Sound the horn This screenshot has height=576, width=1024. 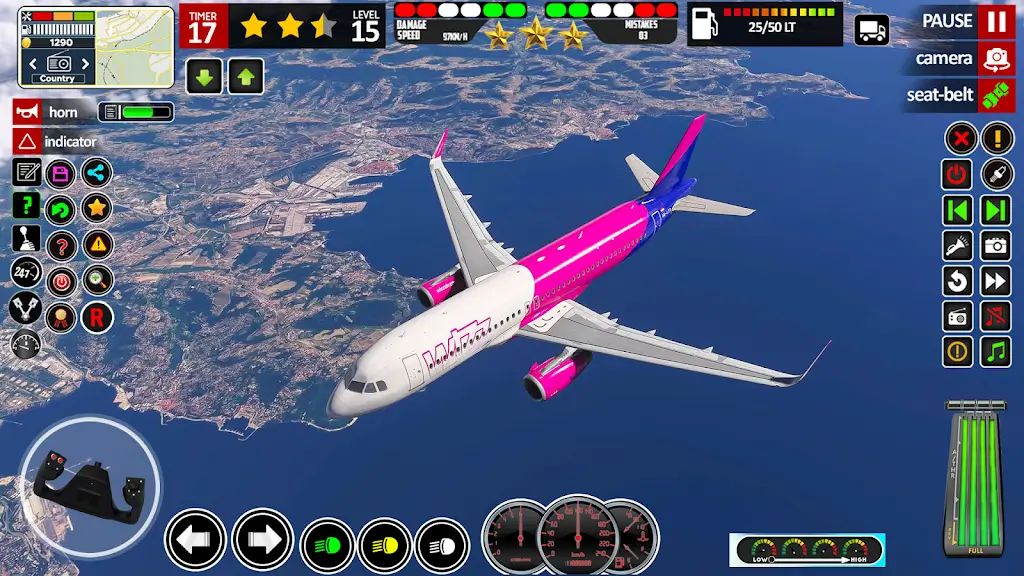(x=27, y=112)
